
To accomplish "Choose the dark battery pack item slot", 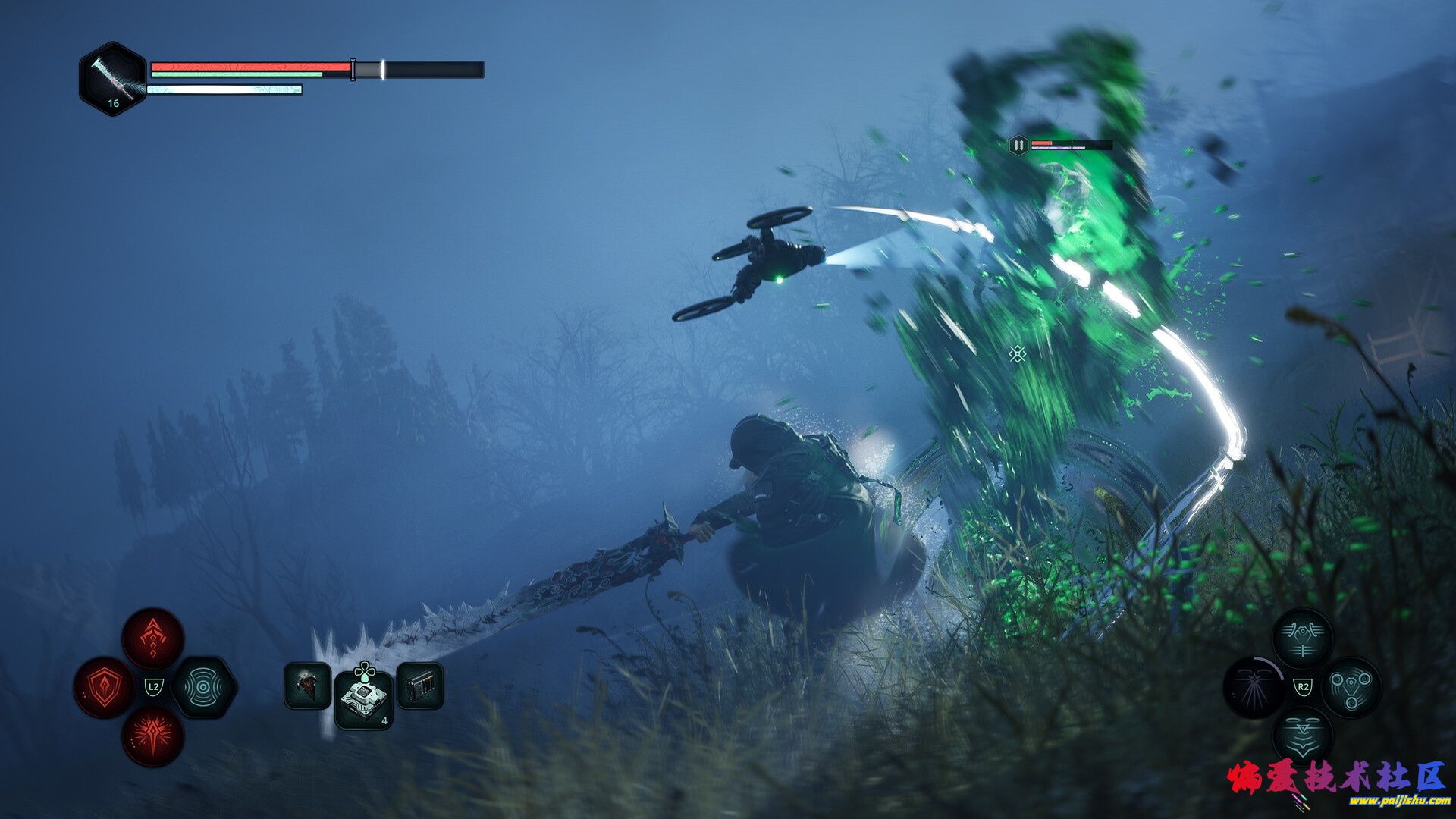I will tap(420, 686).
